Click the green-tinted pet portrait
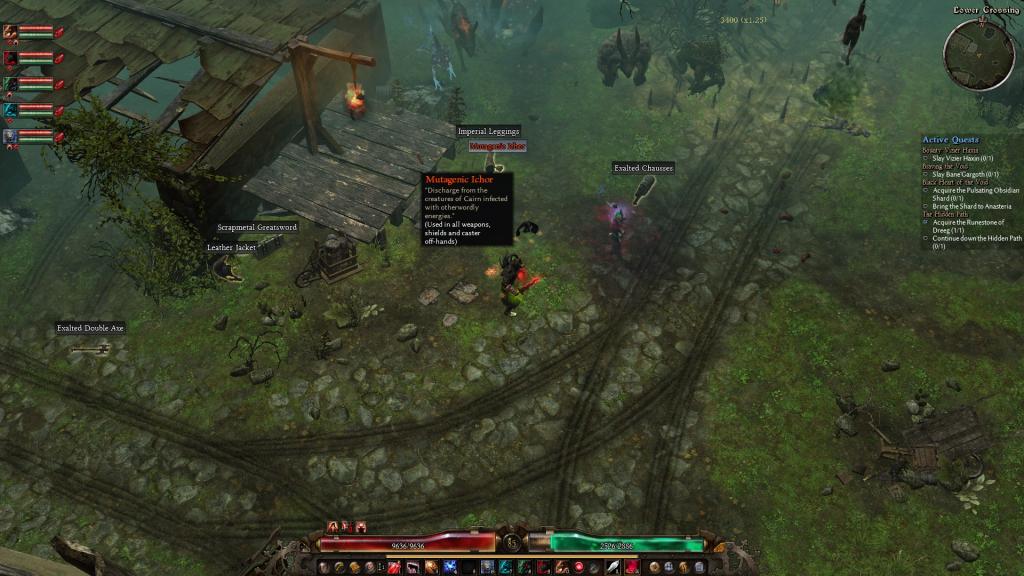Image resolution: width=1024 pixels, height=576 pixels. click(x=11, y=83)
